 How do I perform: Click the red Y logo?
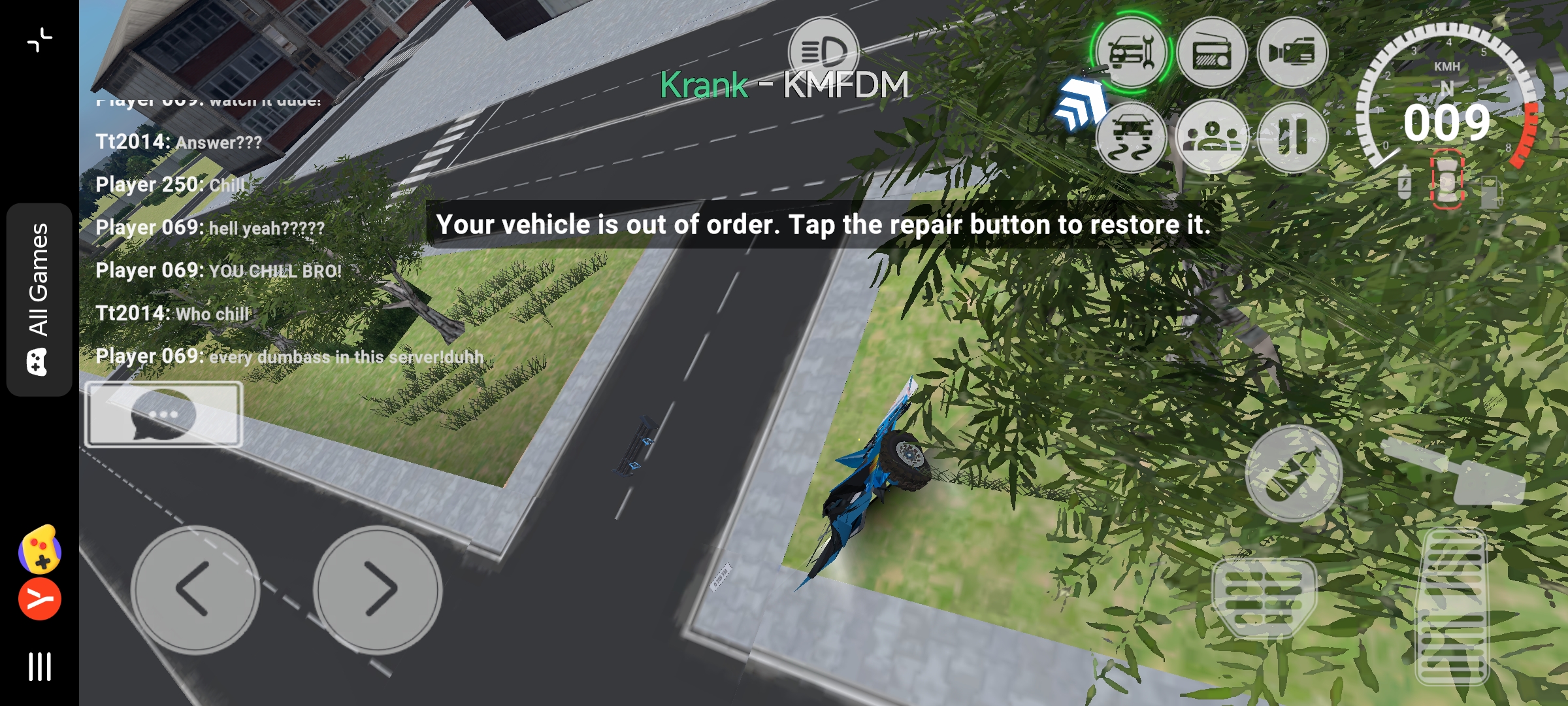(39, 599)
